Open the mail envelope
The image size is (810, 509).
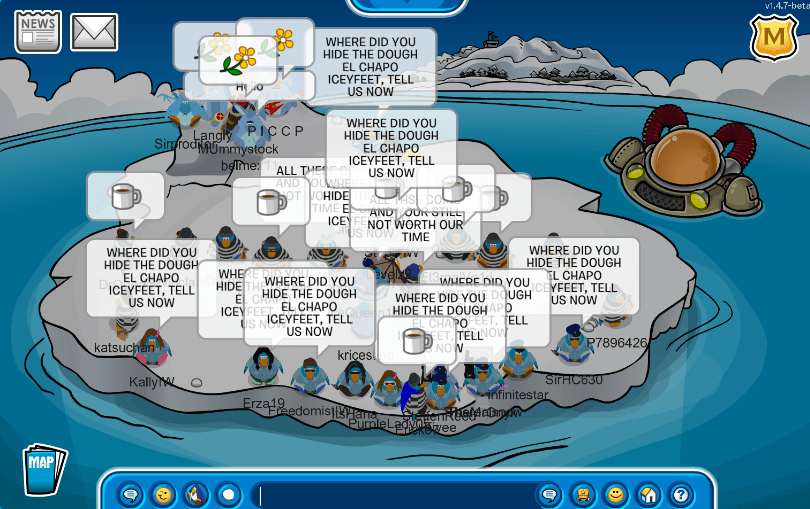tap(94, 32)
